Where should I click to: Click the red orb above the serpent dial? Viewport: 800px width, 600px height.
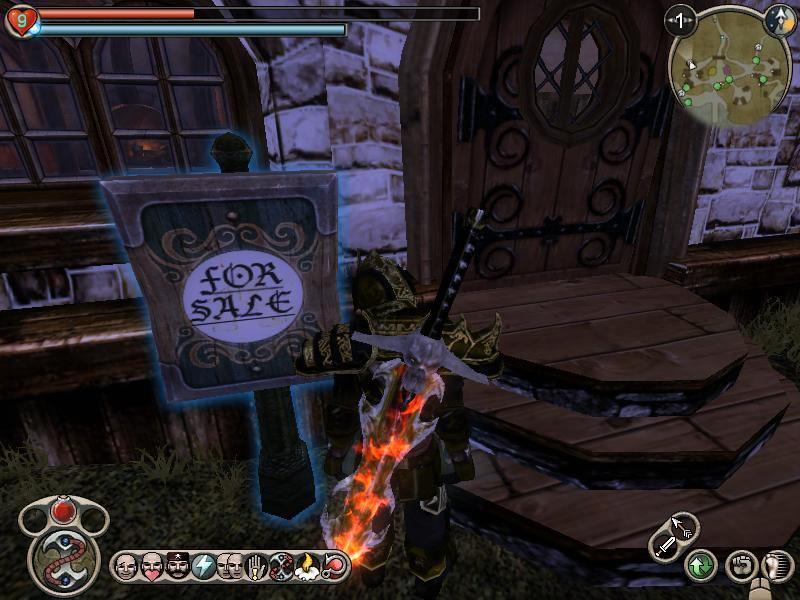coord(64,511)
